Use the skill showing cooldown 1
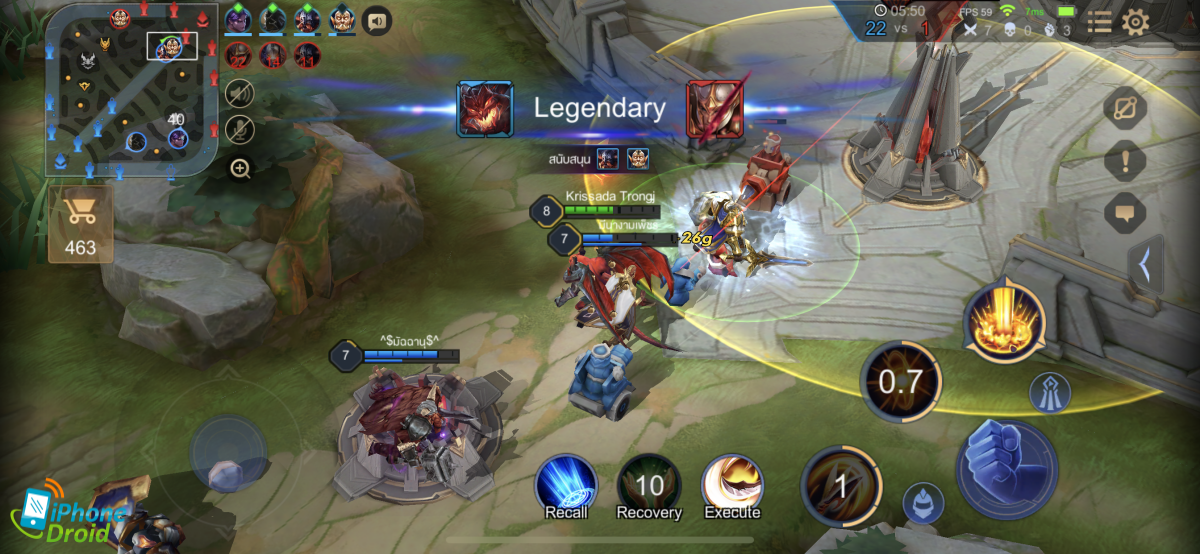1200x554 pixels. click(x=841, y=486)
